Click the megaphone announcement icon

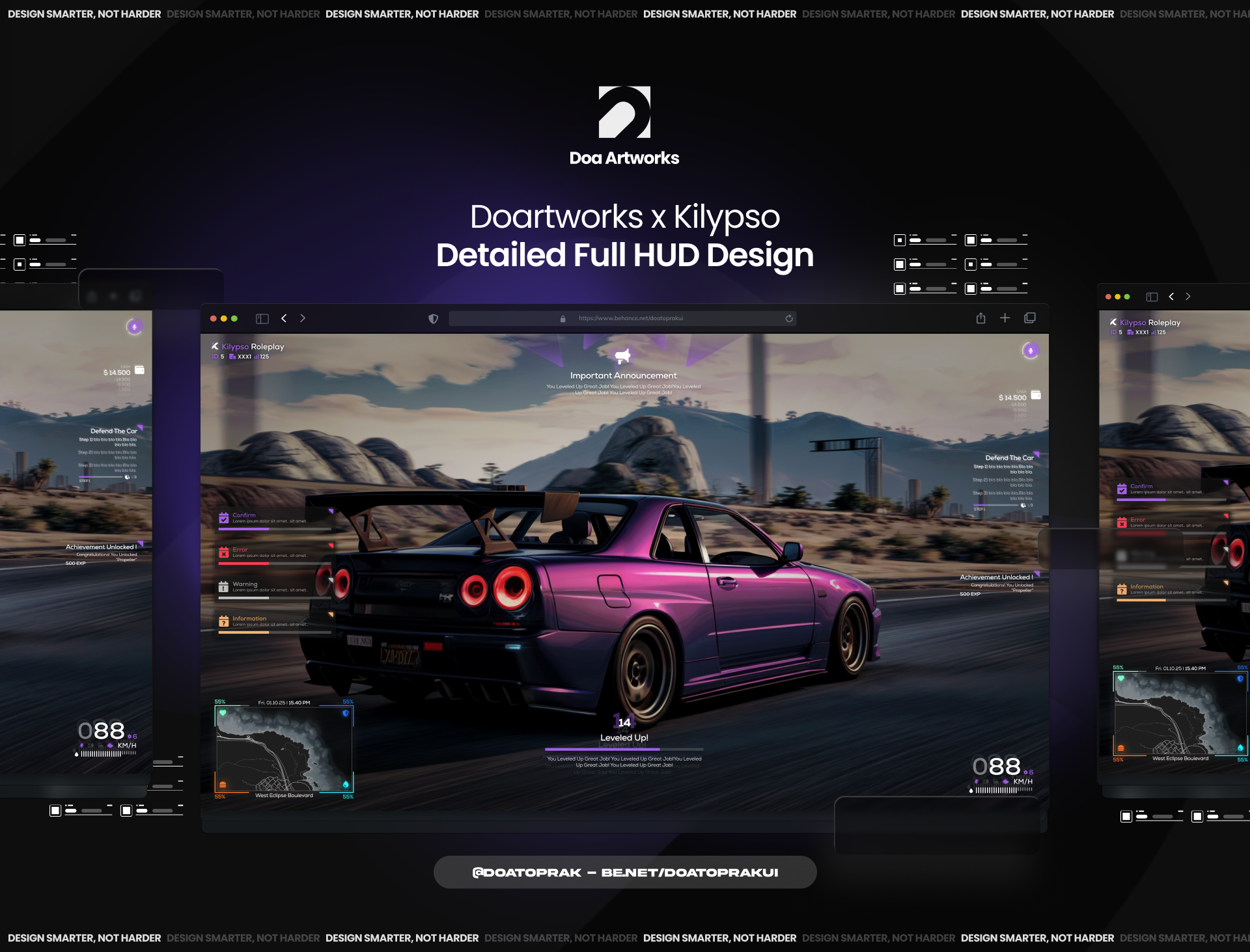(622, 355)
